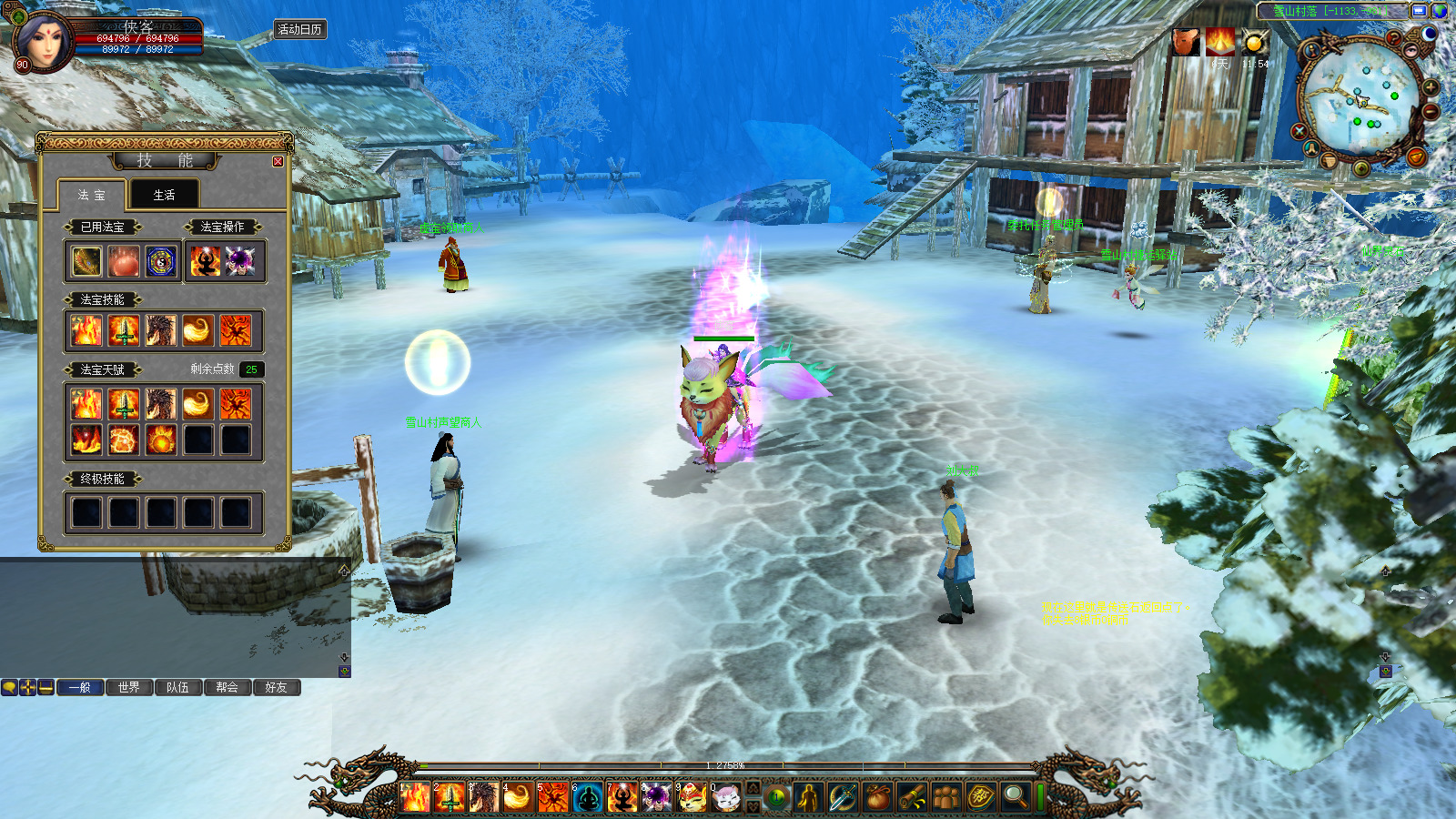Image resolution: width=1456 pixels, height=819 pixels.
Task: Open the inventory bag icon on hotbar
Action: click(877, 798)
